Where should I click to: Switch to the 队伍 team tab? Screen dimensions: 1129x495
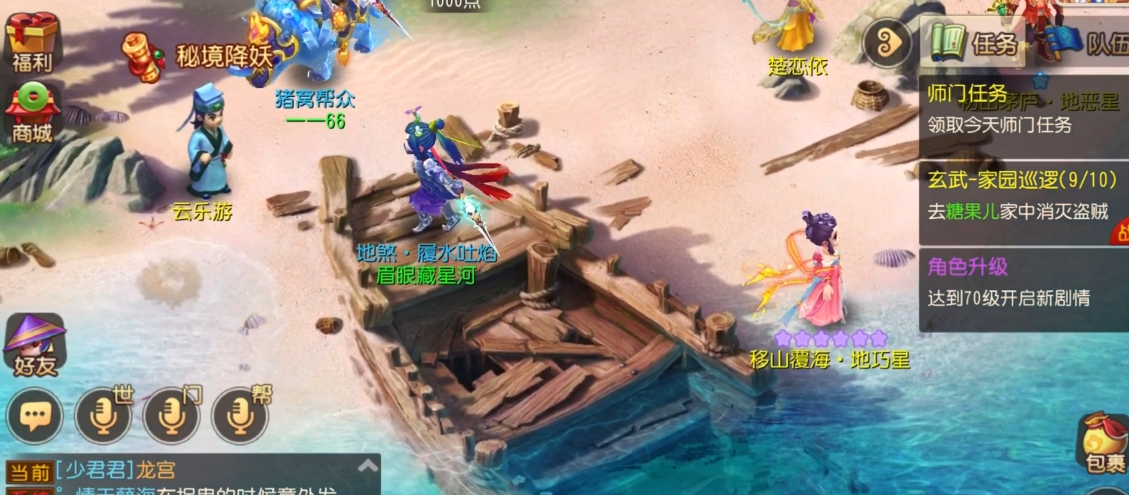[1085, 44]
